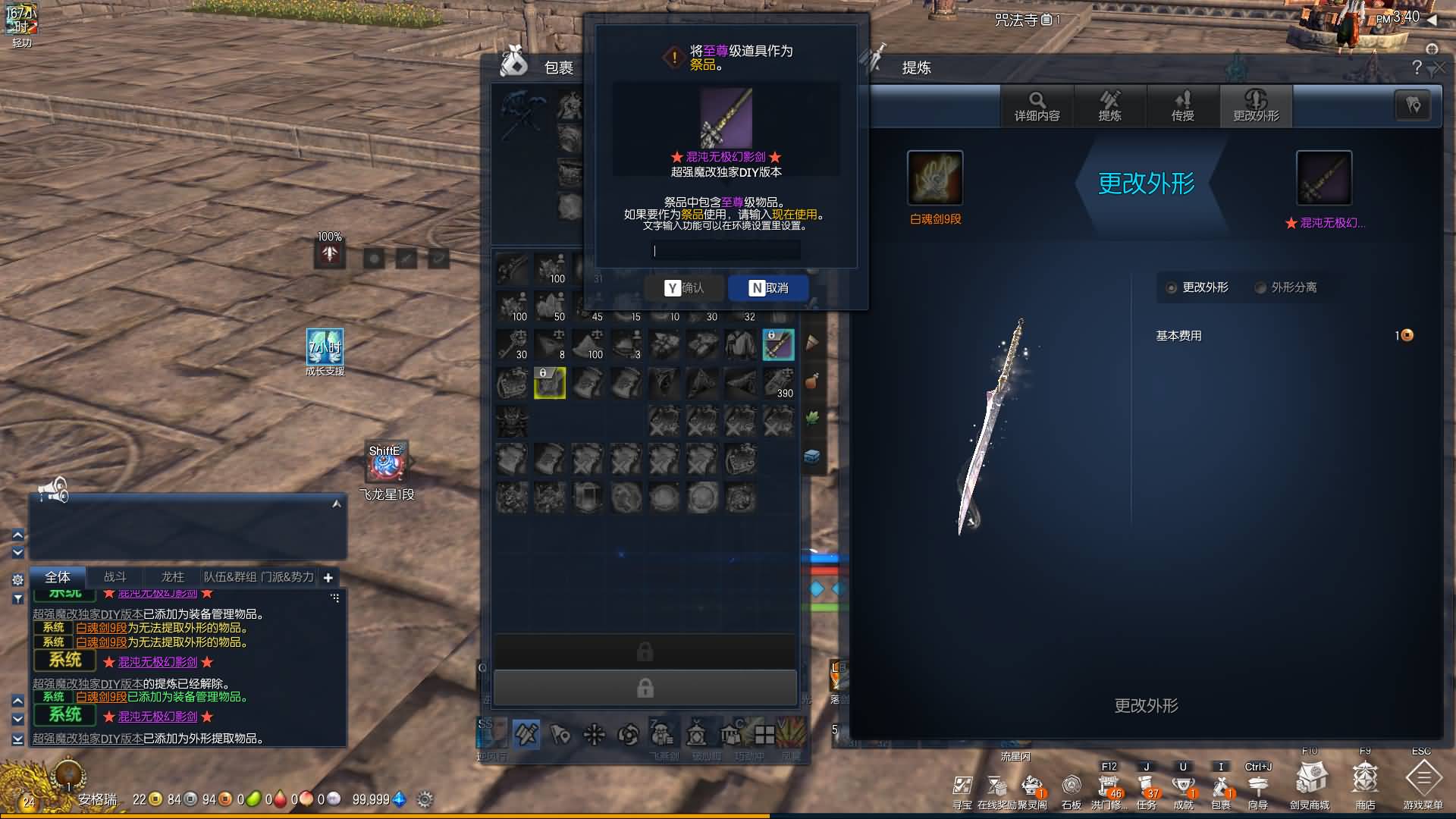Open the 提炼 window help question mark
The image size is (1456, 819).
[1417, 67]
